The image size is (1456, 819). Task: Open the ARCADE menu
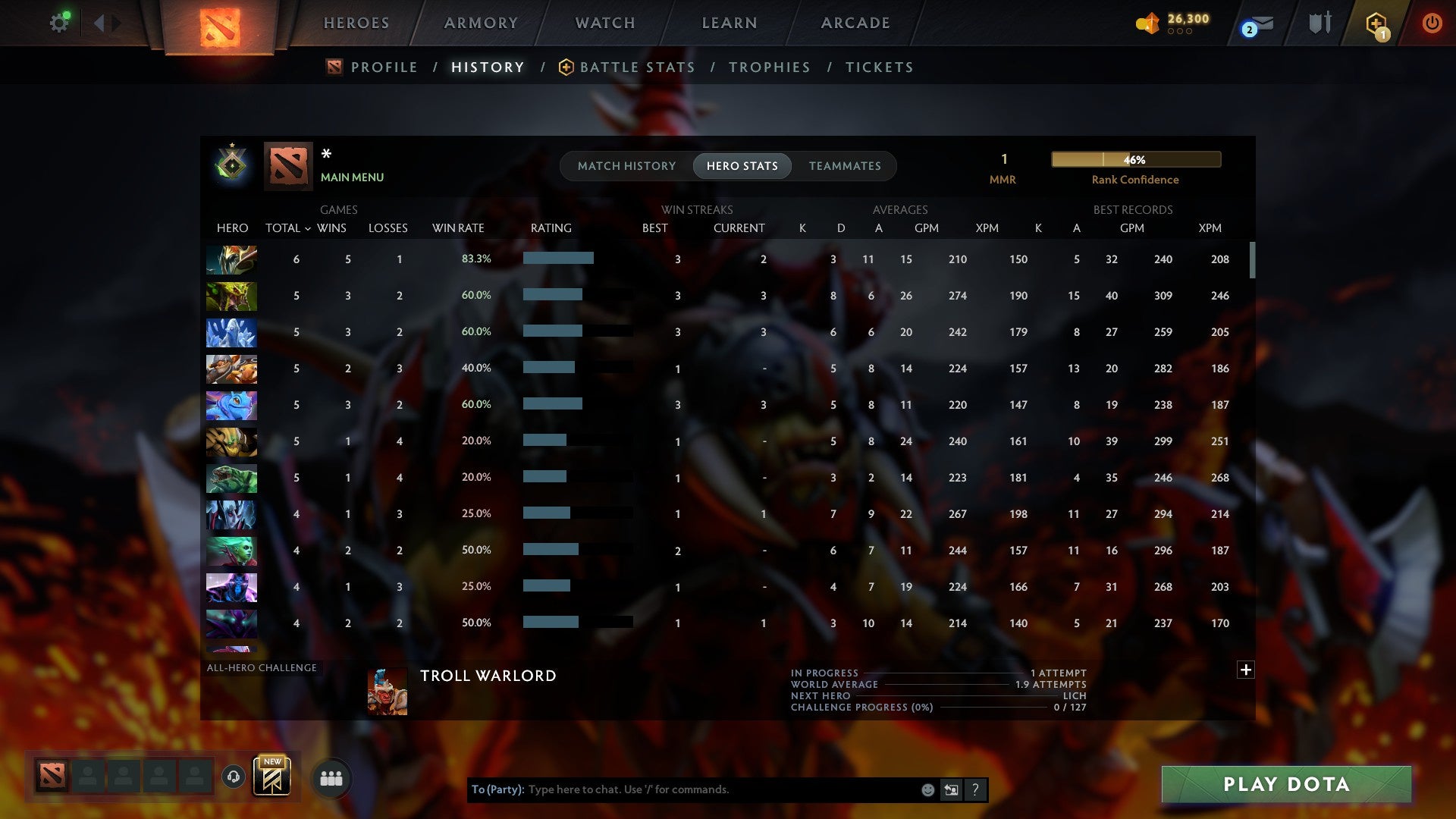click(x=855, y=23)
